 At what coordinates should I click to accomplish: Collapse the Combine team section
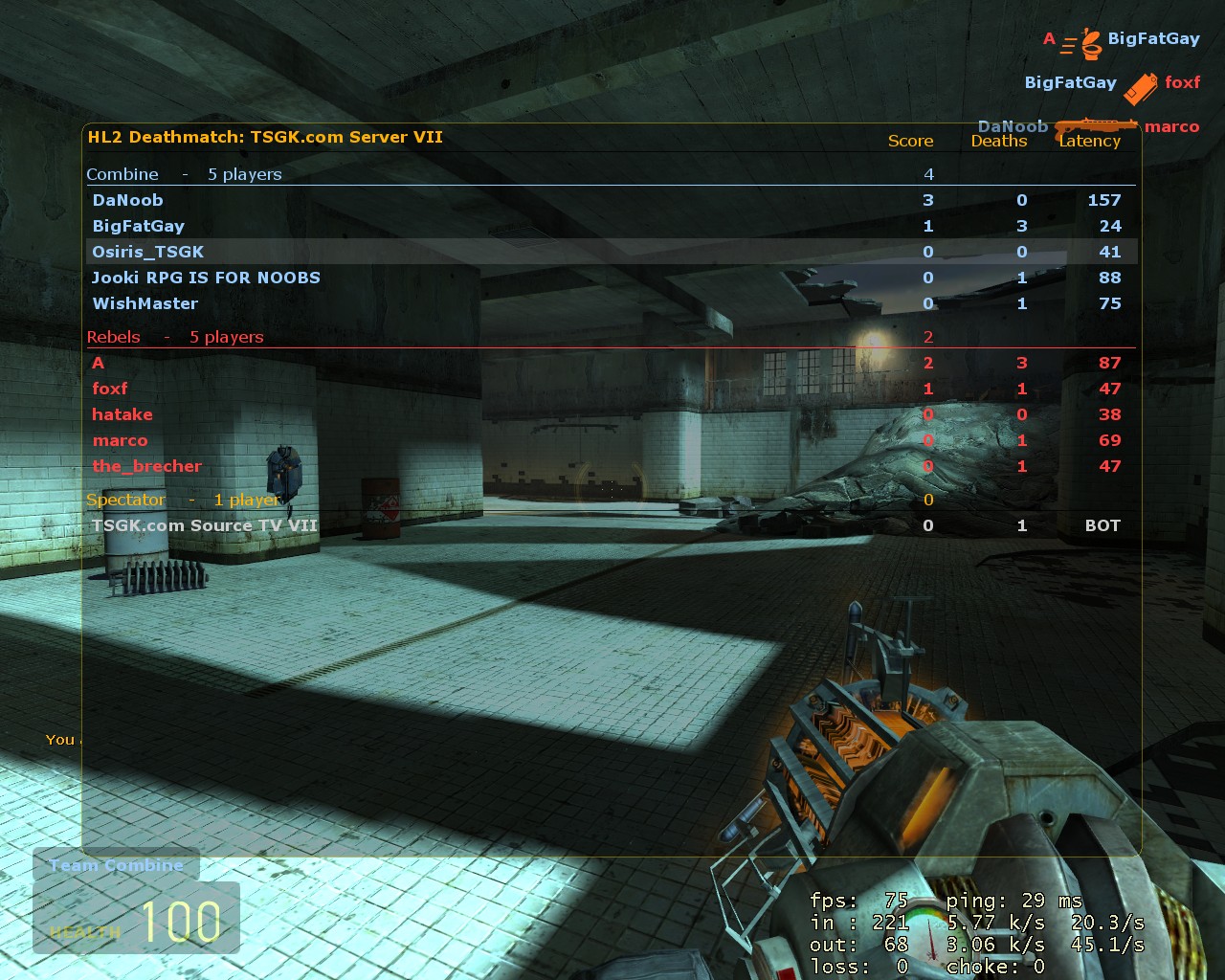[x=122, y=174]
